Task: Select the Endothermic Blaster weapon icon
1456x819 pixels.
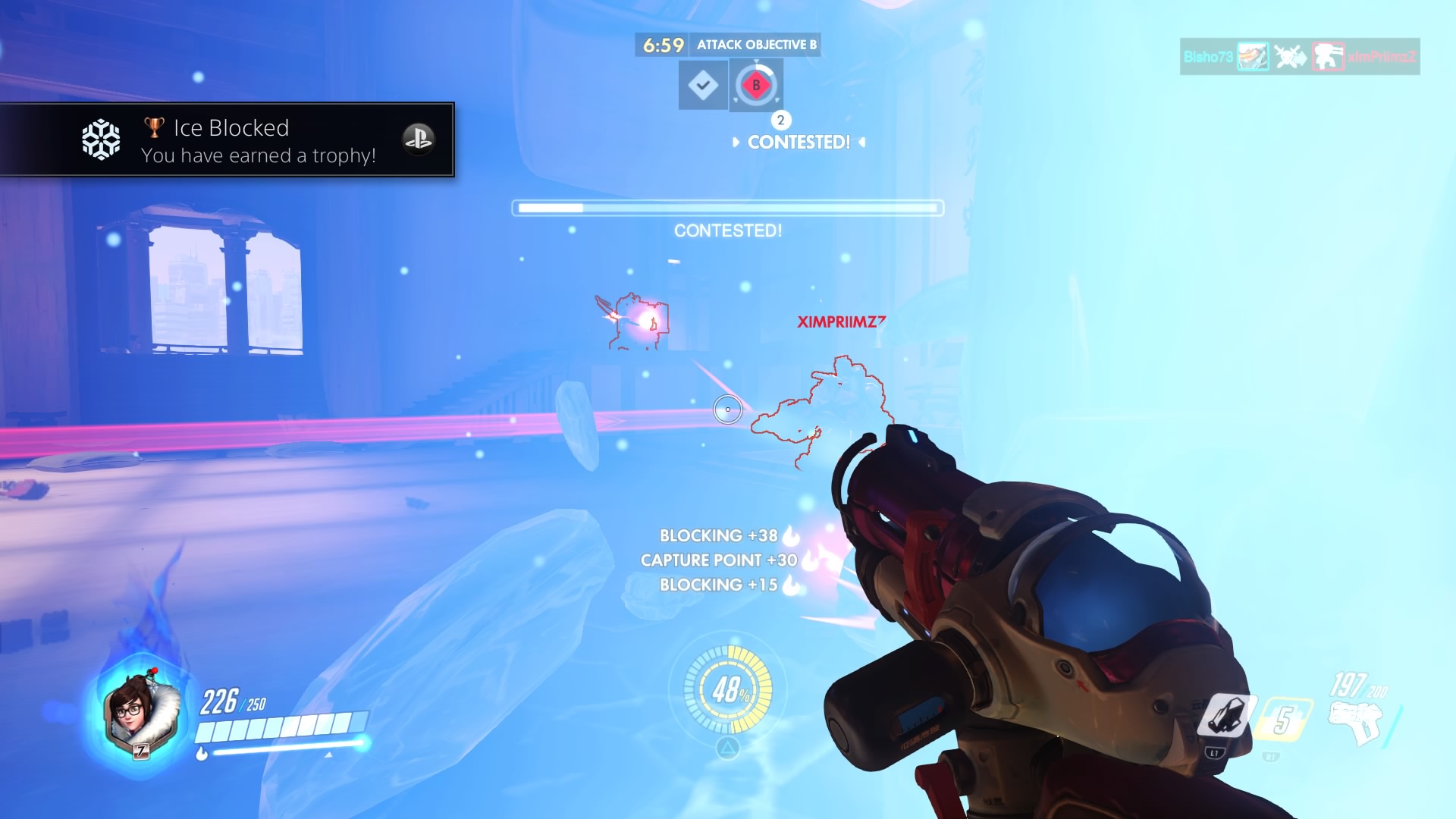Action: (x=1357, y=720)
